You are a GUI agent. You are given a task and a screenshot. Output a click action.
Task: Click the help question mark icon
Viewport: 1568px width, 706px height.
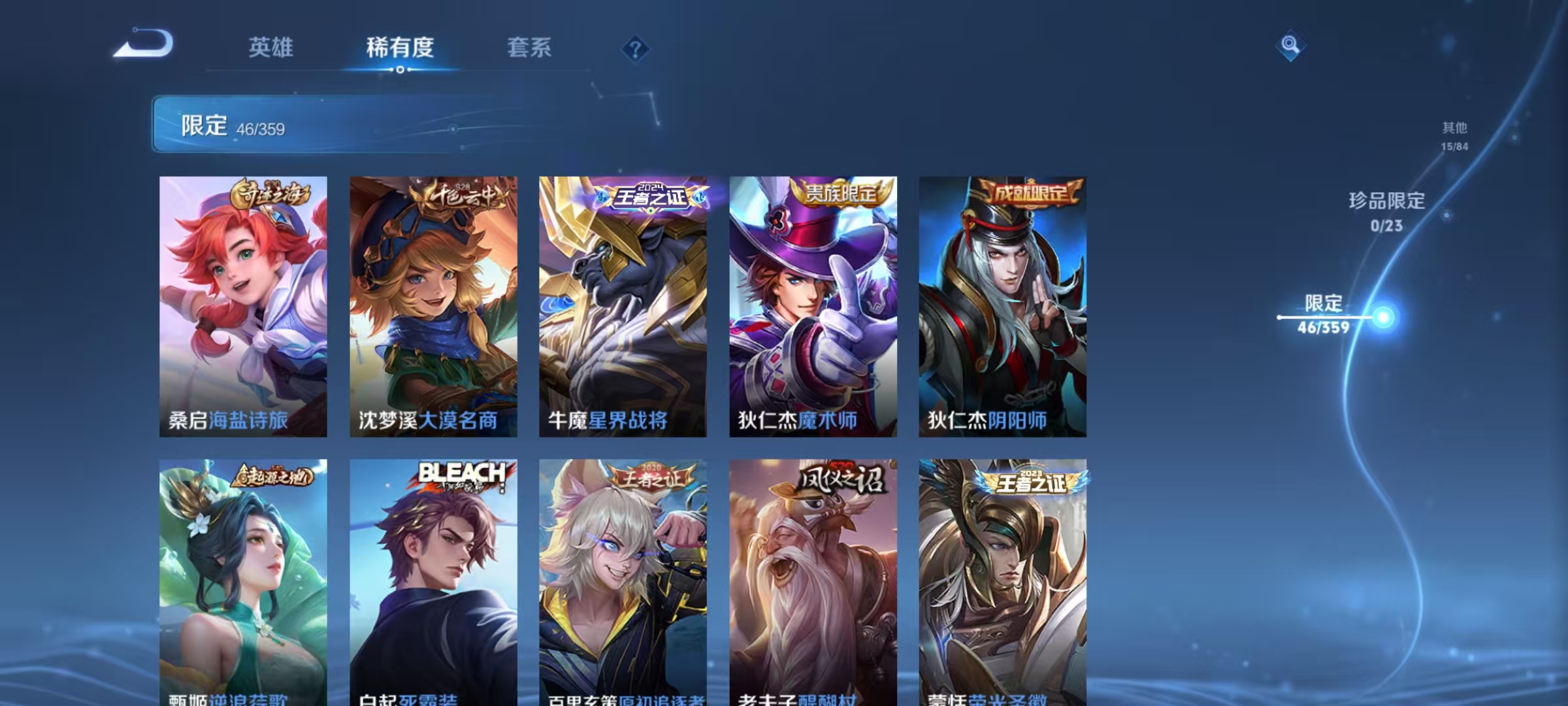coord(635,48)
